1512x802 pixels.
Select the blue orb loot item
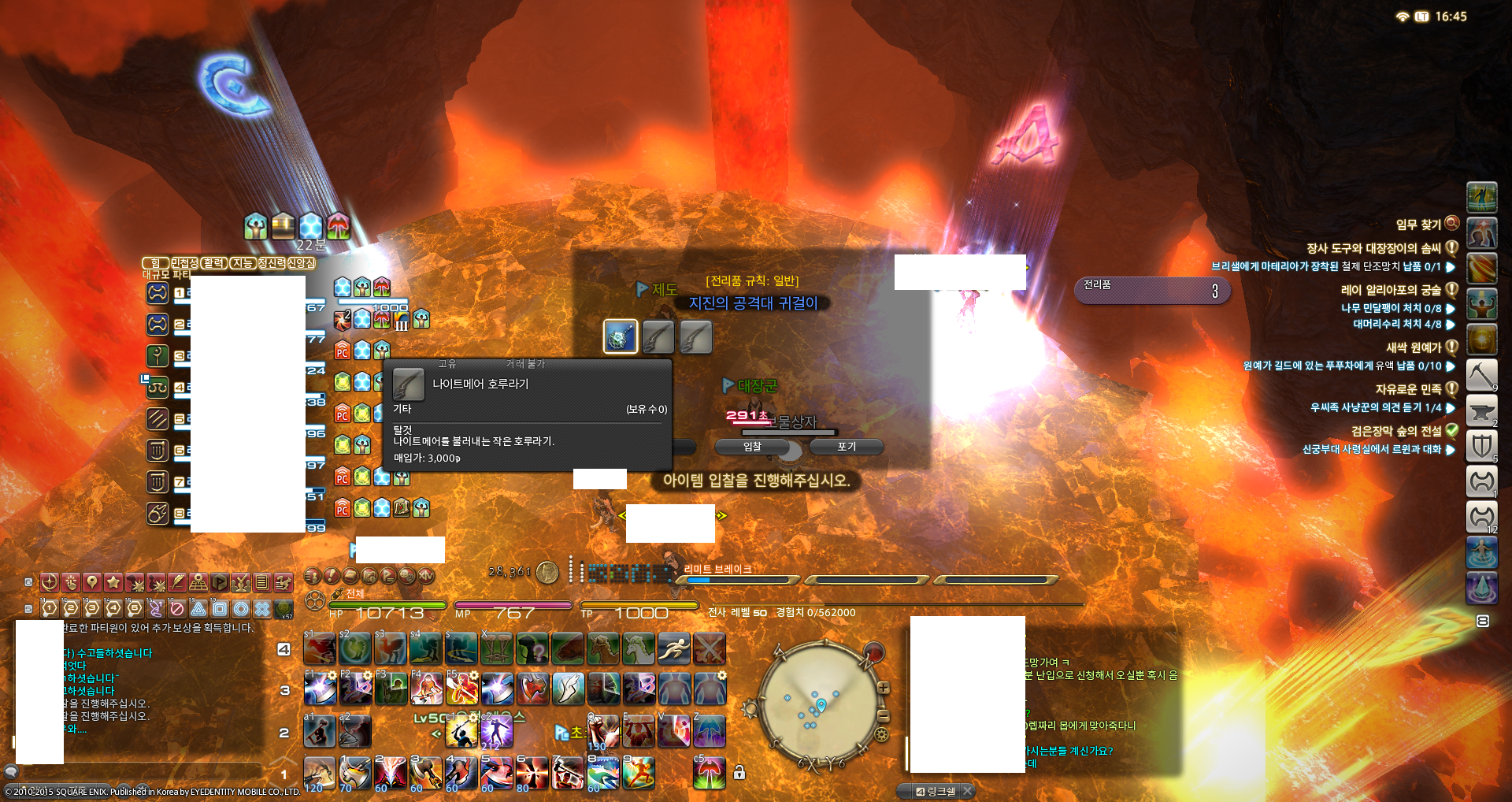click(621, 337)
